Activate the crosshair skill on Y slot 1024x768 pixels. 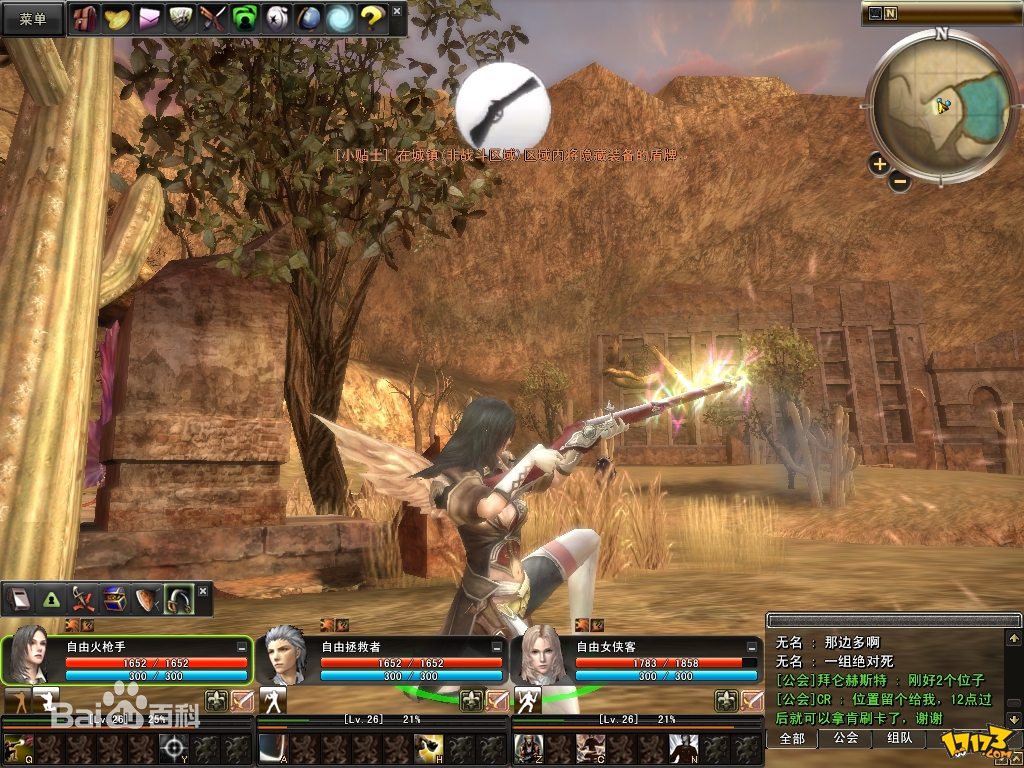[x=174, y=747]
